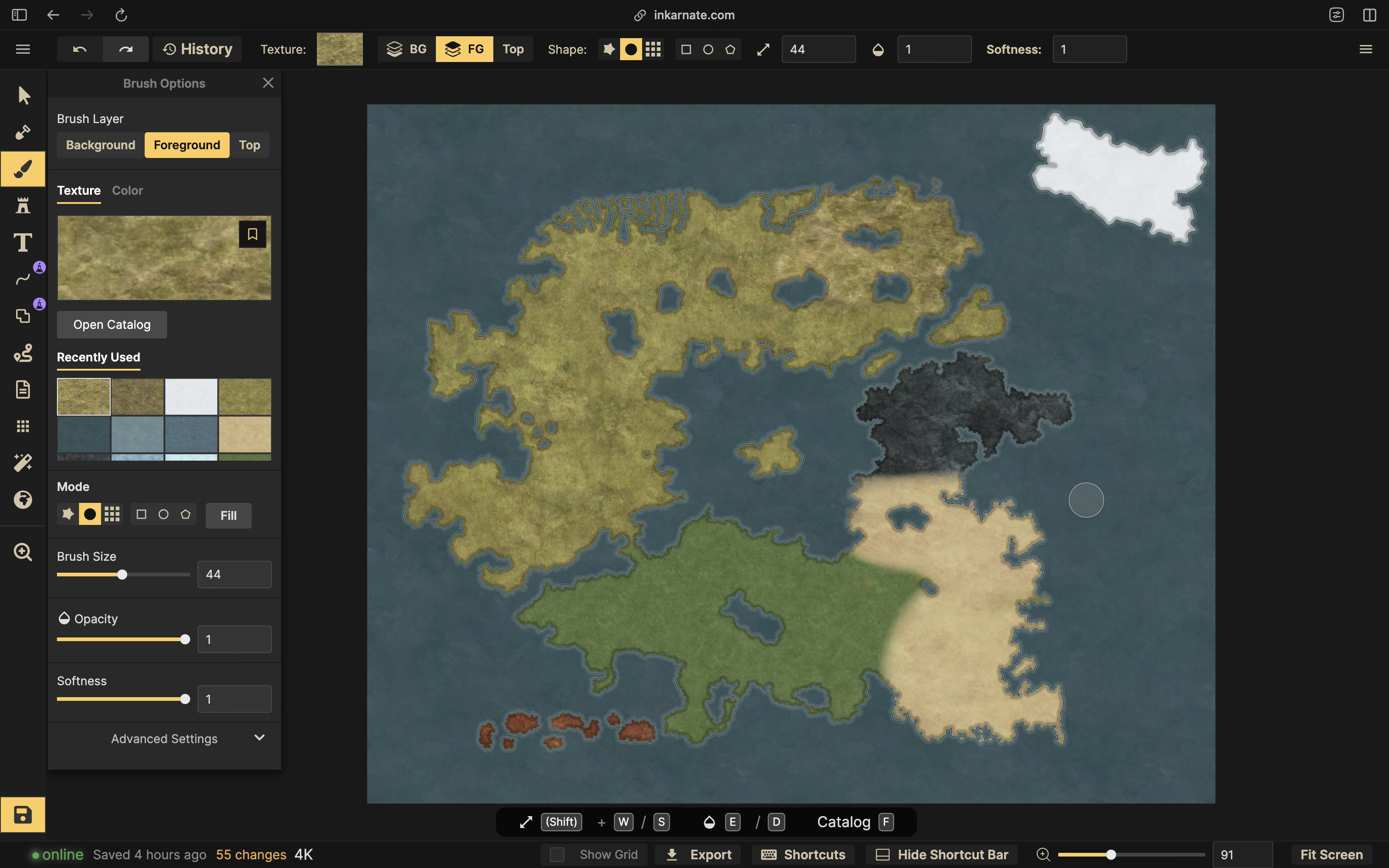This screenshot has width=1389, height=868.
Task: Expand Advanced Settings
Action: point(164,738)
